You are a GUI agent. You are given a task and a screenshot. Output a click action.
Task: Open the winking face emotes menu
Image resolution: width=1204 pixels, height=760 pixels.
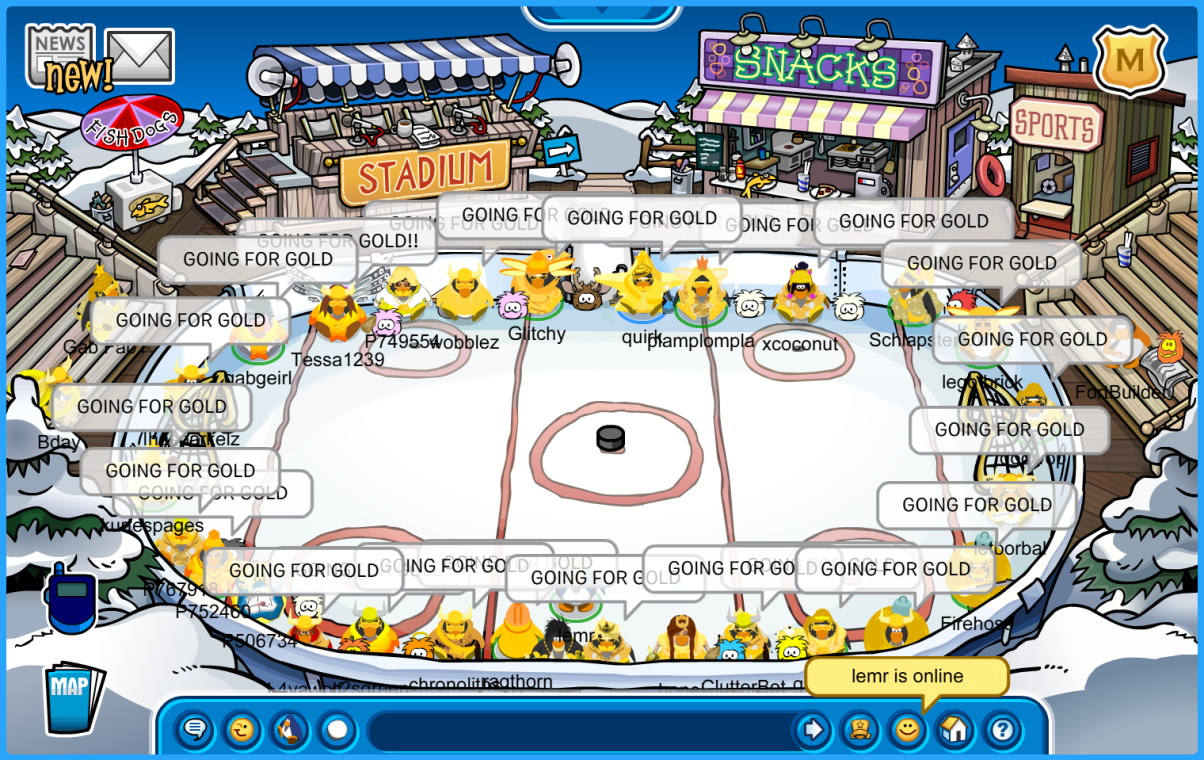[x=242, y=730]
